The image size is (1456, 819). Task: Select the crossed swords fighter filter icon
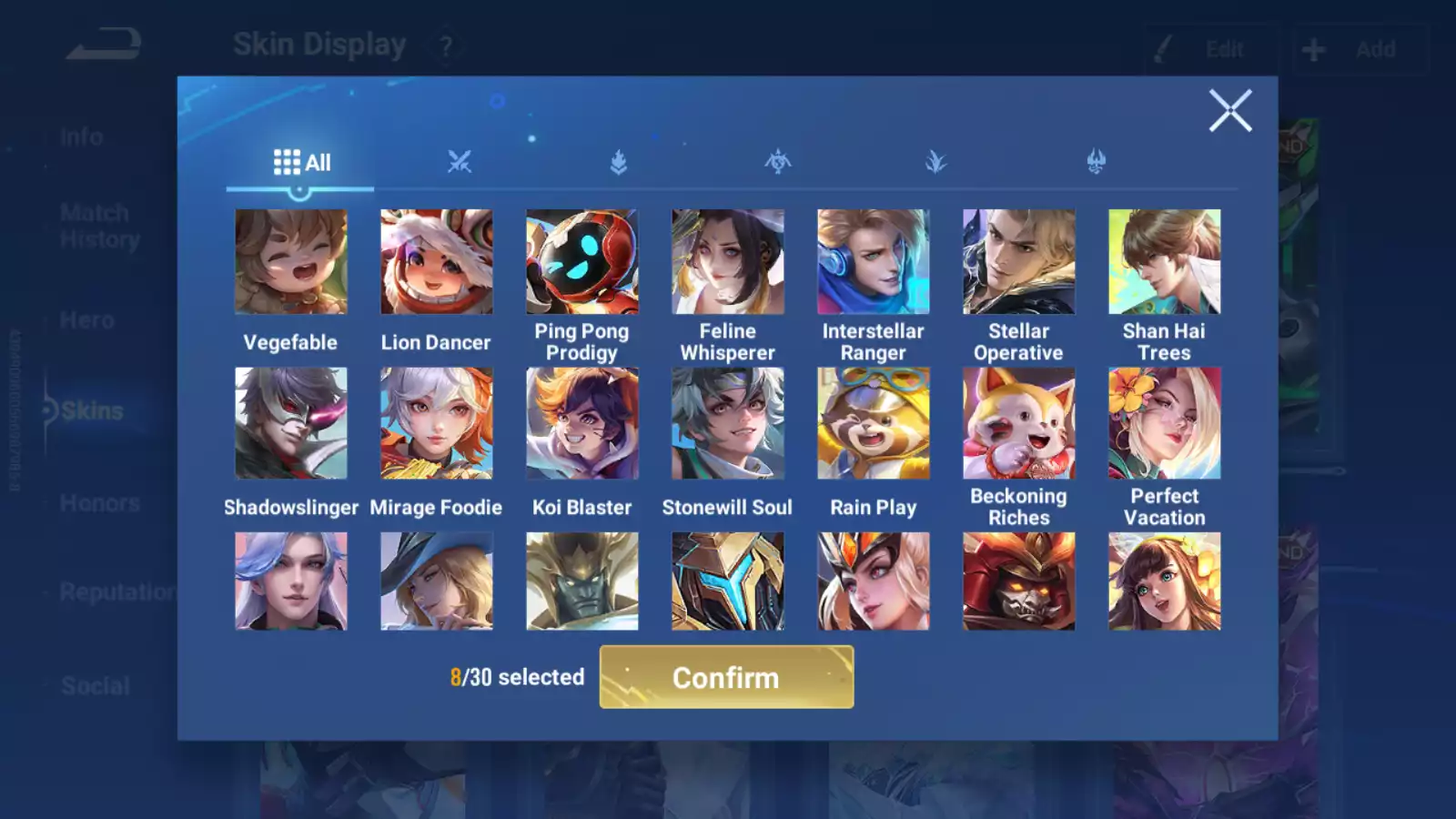pyautogui.click(x=460, y=160)
